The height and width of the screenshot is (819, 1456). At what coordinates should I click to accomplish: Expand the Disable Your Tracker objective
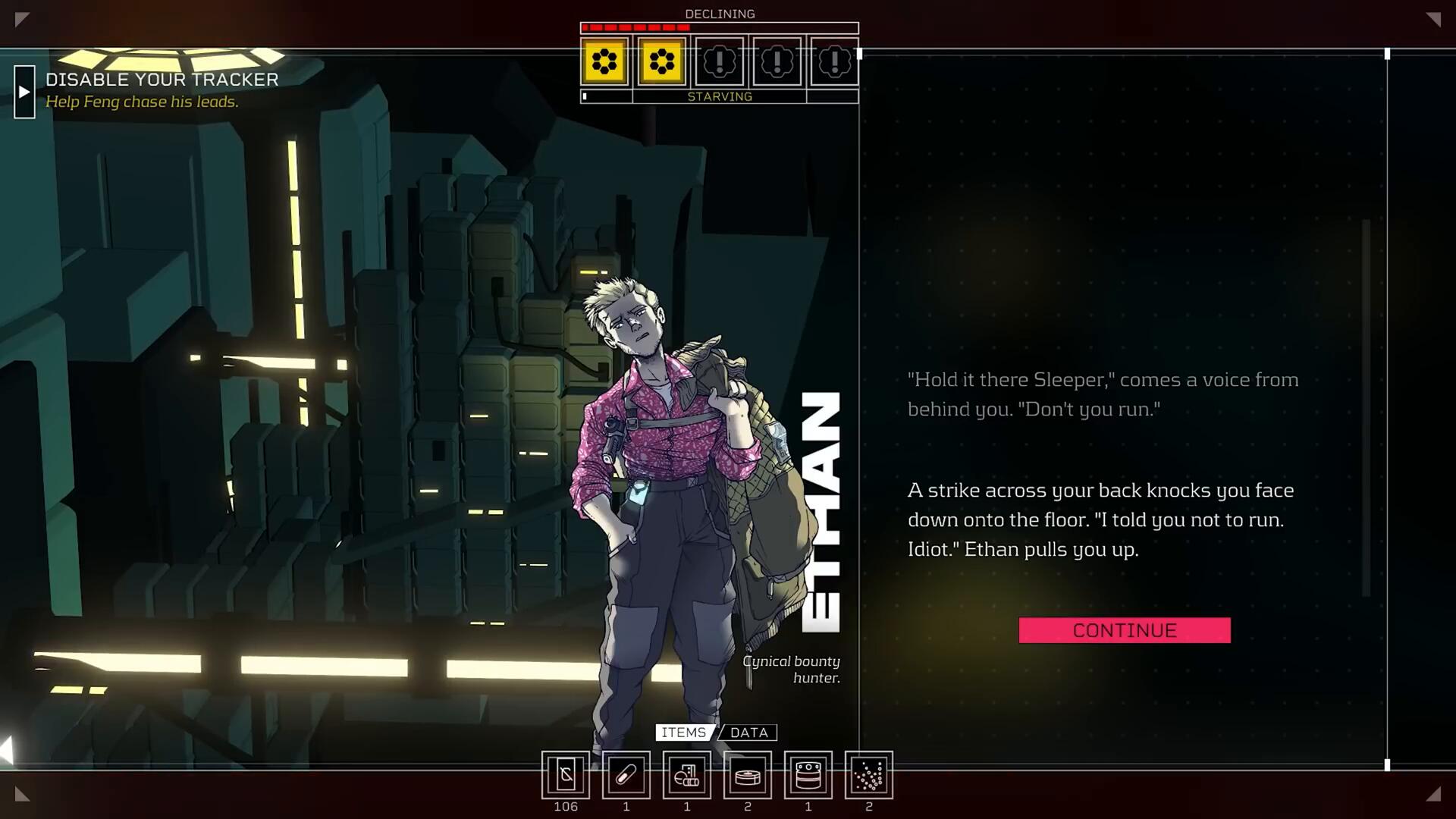pyautogui.click(x=24, y=92)
